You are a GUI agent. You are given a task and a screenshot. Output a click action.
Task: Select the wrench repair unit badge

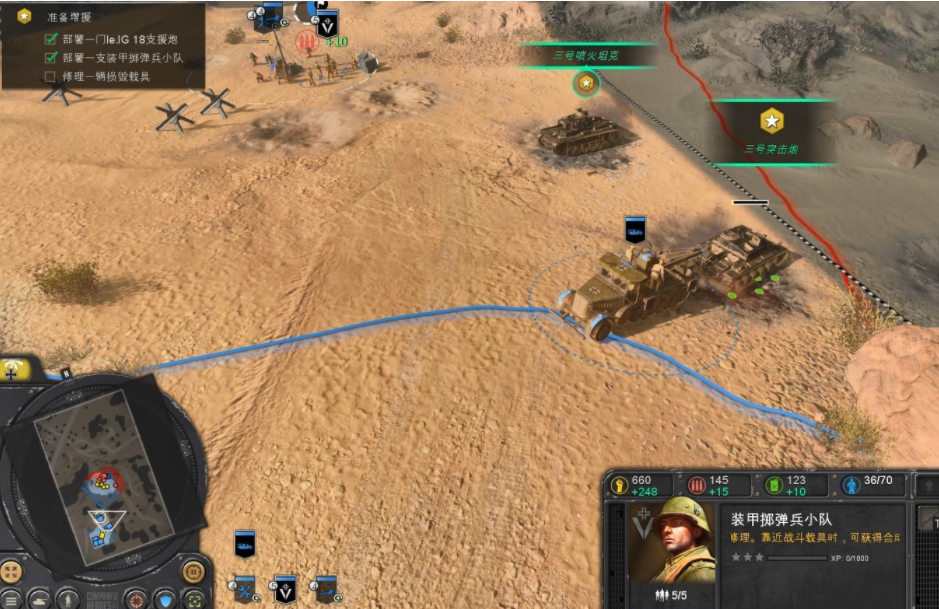tap(245, 589)
